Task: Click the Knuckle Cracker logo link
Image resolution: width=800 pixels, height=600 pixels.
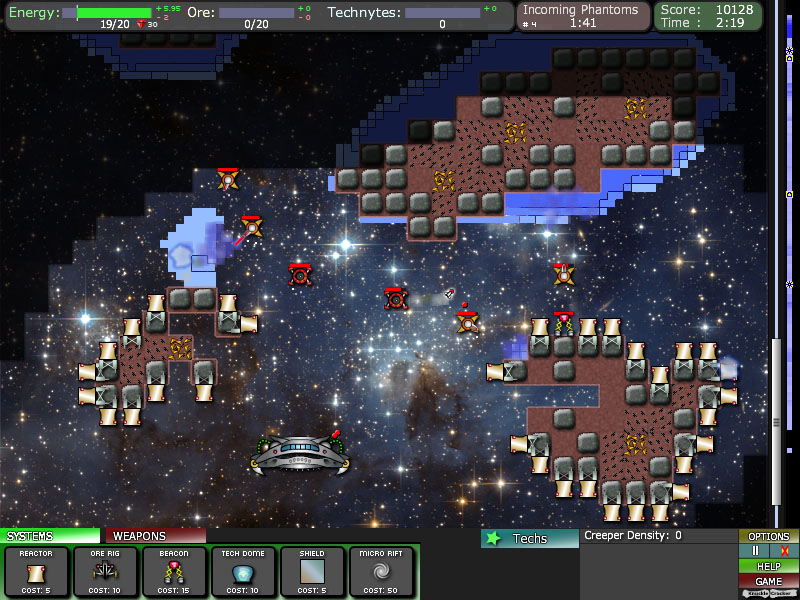Action: pyautogui.click(x=769, y=594)
